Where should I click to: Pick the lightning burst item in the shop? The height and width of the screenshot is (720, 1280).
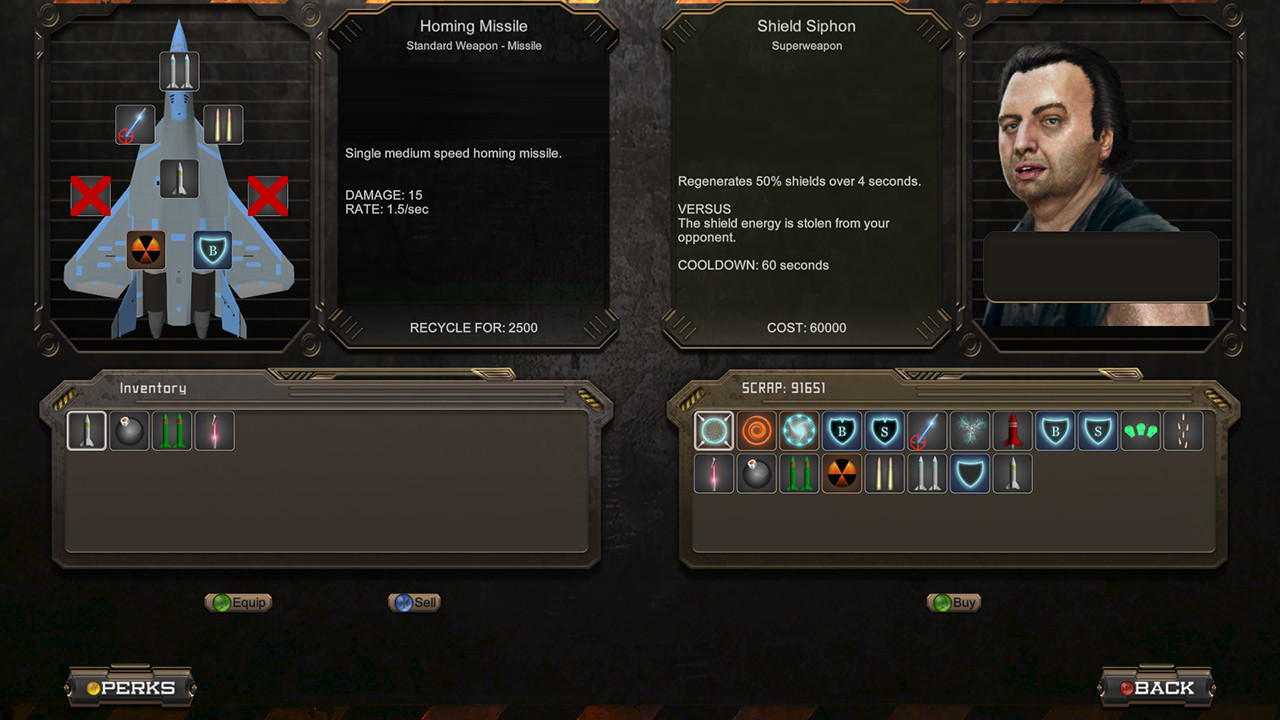coord(970,431)
